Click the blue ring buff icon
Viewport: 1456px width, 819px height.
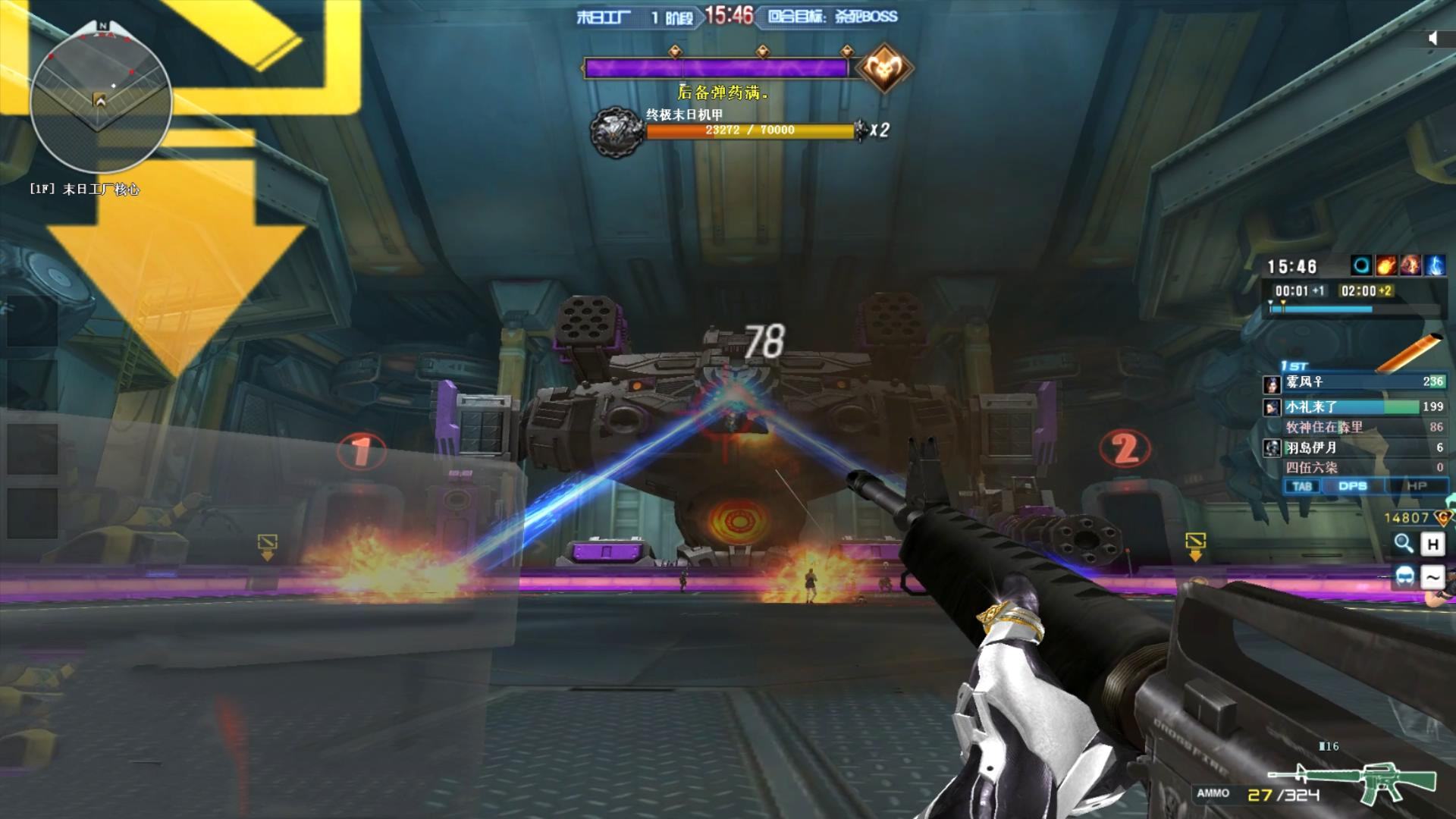(x=1362, y=265)
